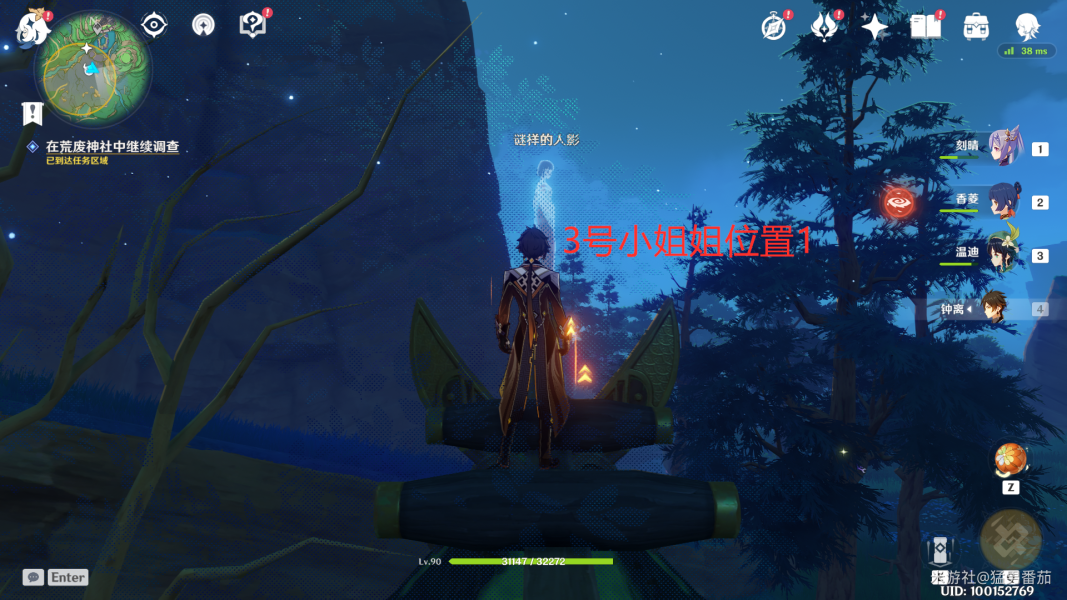The width and height of the screenshot is (1067, 600).
Task: Open the chat speech bubble
Action: pyautogui.click(x=33, y=577)
